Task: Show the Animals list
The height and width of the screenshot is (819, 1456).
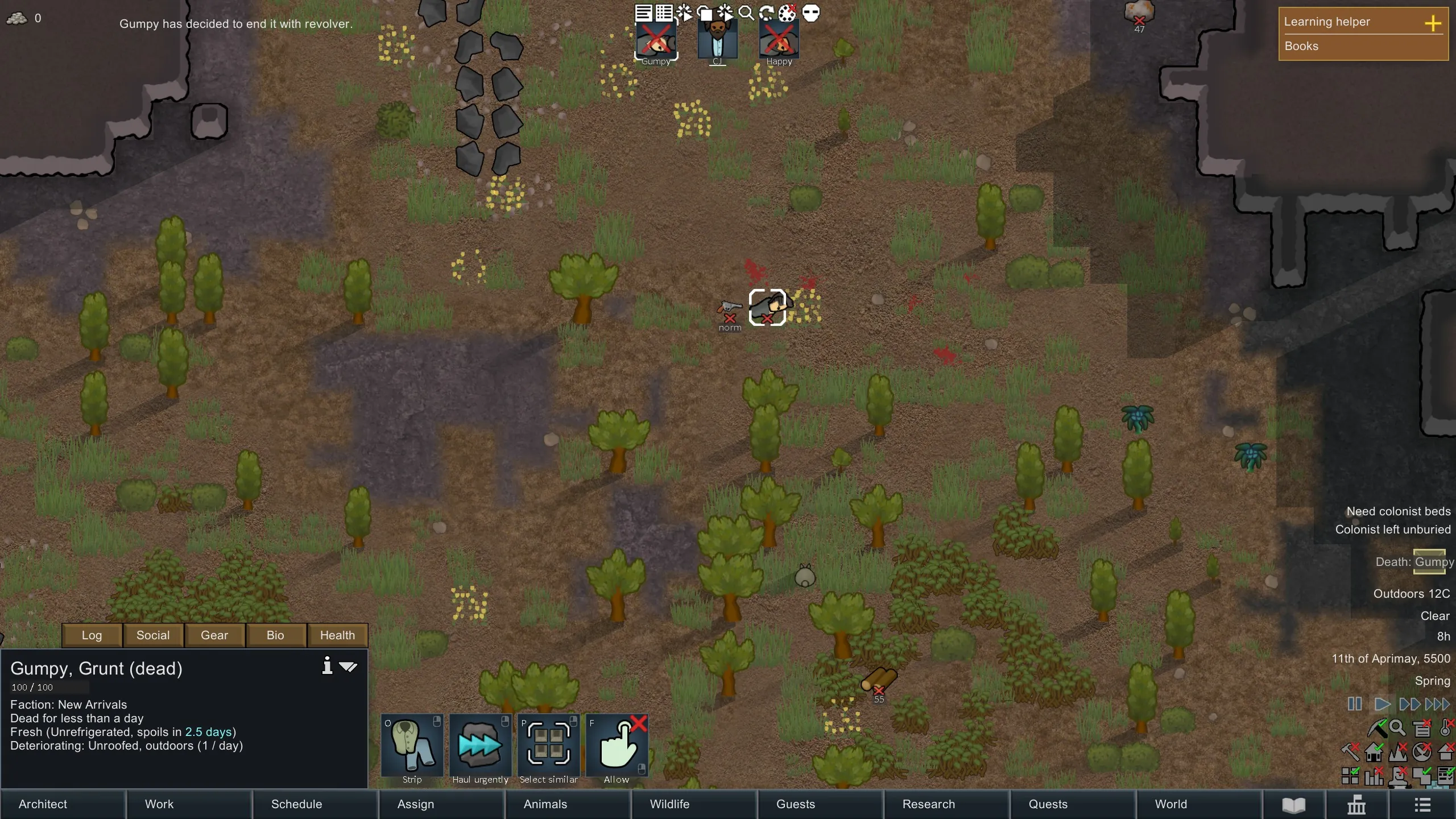Action: tap(568, 804)
